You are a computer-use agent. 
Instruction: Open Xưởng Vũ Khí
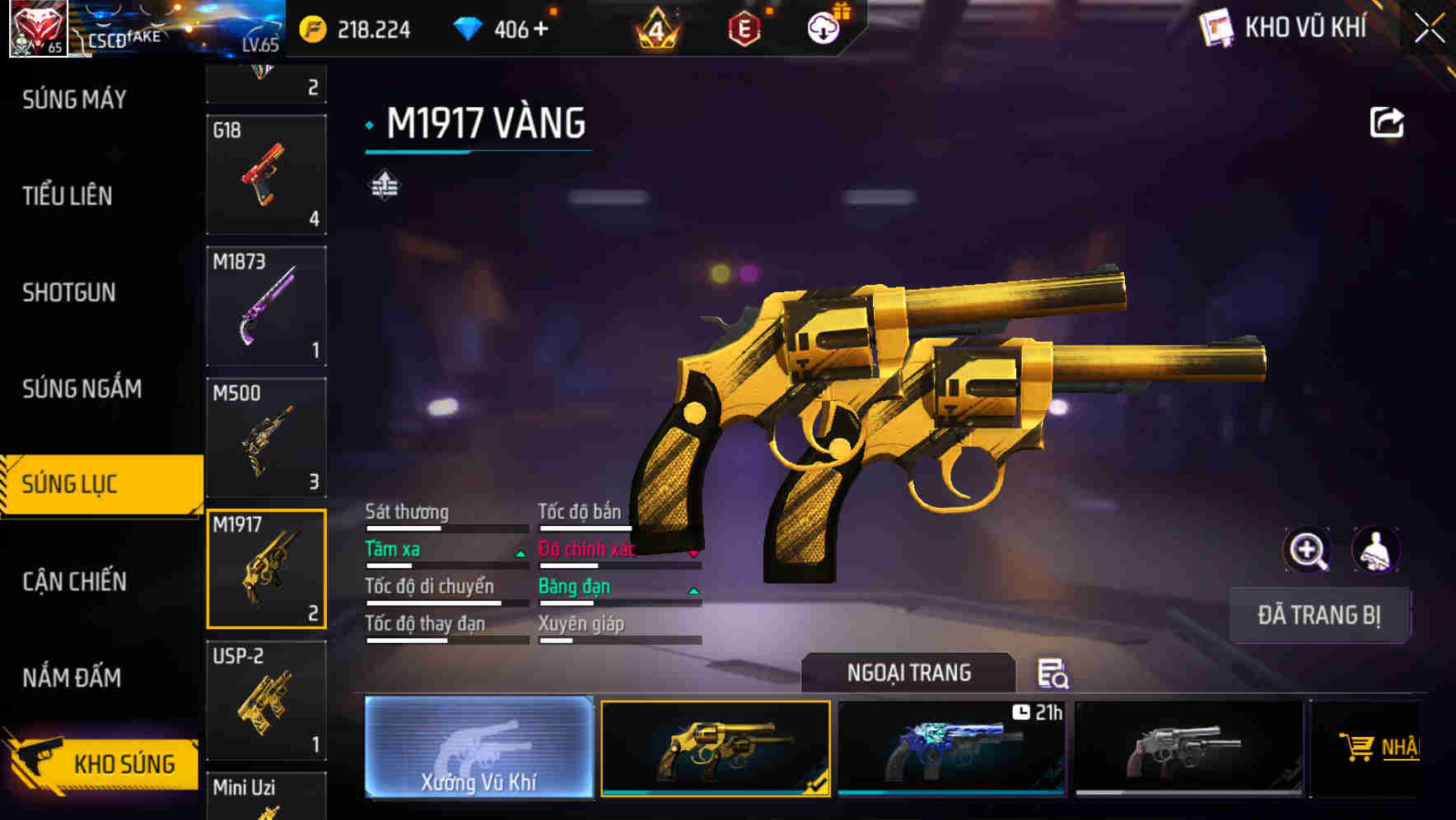pos(478,748)
